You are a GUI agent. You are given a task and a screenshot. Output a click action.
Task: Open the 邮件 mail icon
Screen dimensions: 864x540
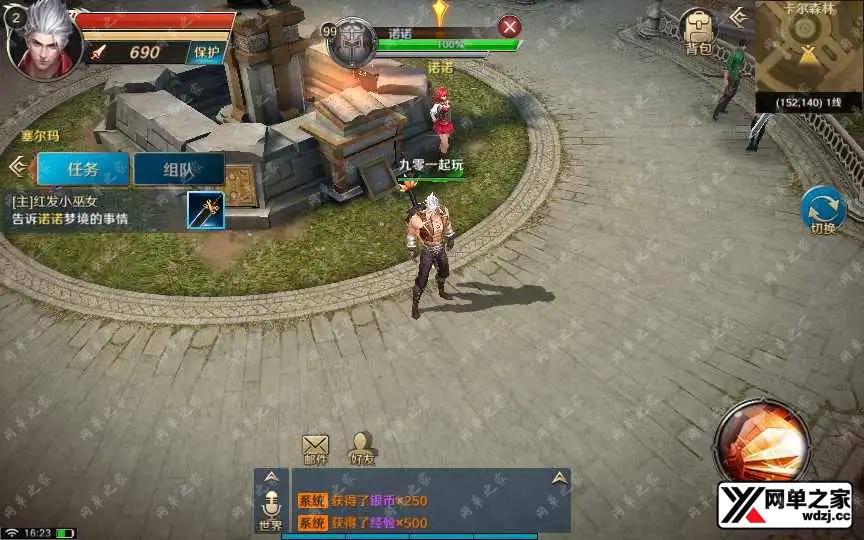click(x=315, y=450)
